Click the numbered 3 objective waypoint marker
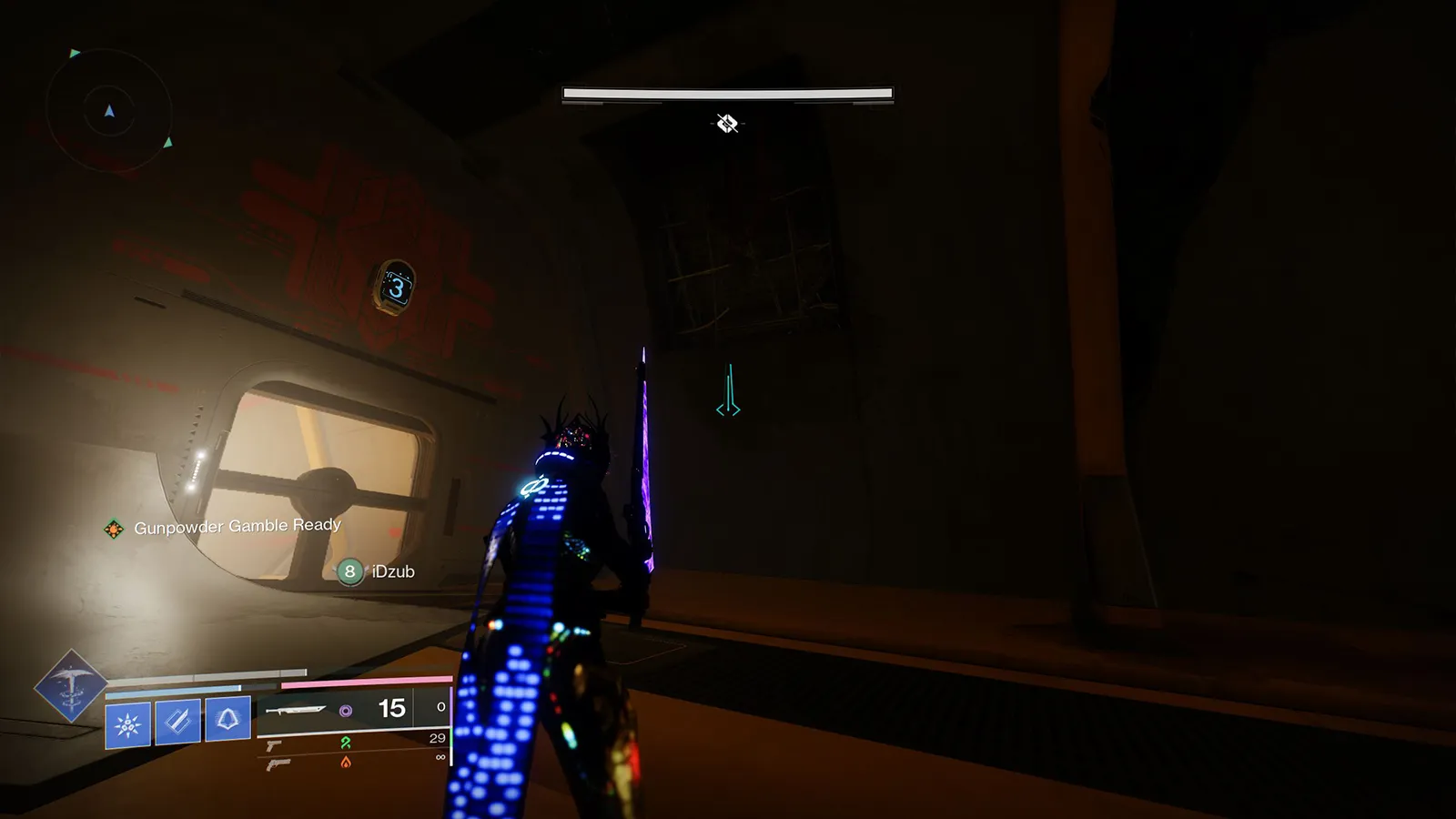Screen dimensions: 1456x819 coord(397,288)
